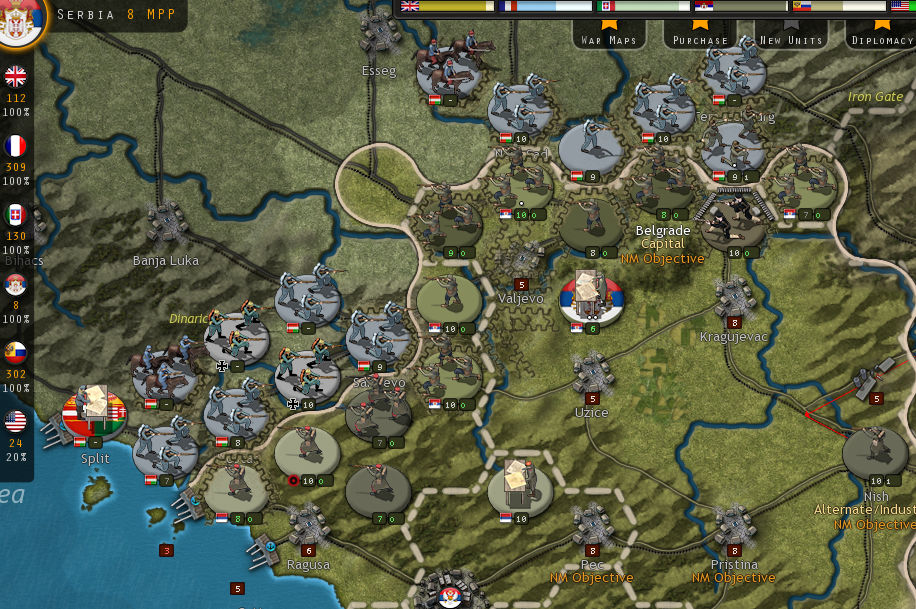
Task: Select the France flag in sidebar
Action: click(x=16, y=146)
